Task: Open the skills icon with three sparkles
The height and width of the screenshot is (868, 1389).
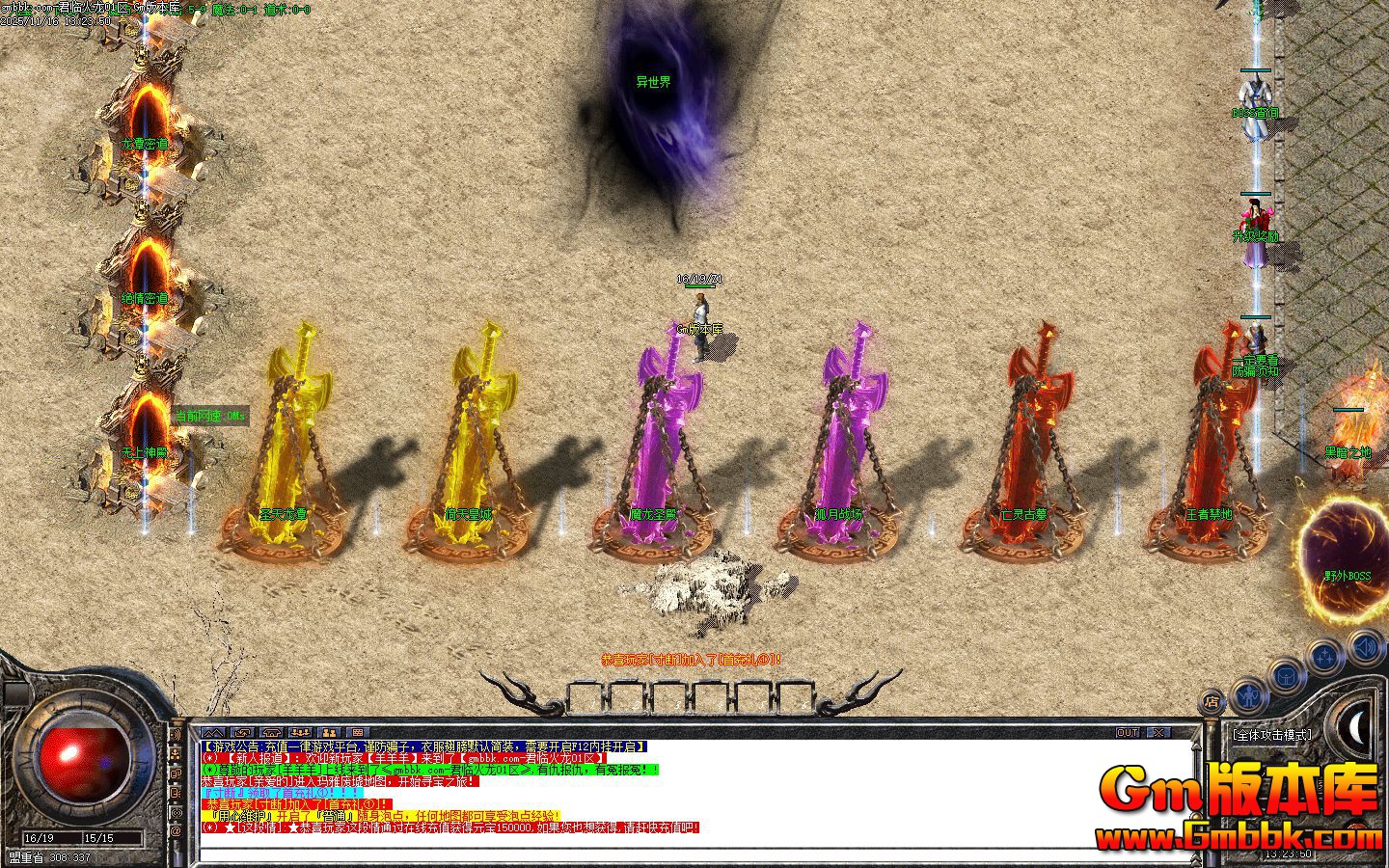Action: coord(1324,658)
